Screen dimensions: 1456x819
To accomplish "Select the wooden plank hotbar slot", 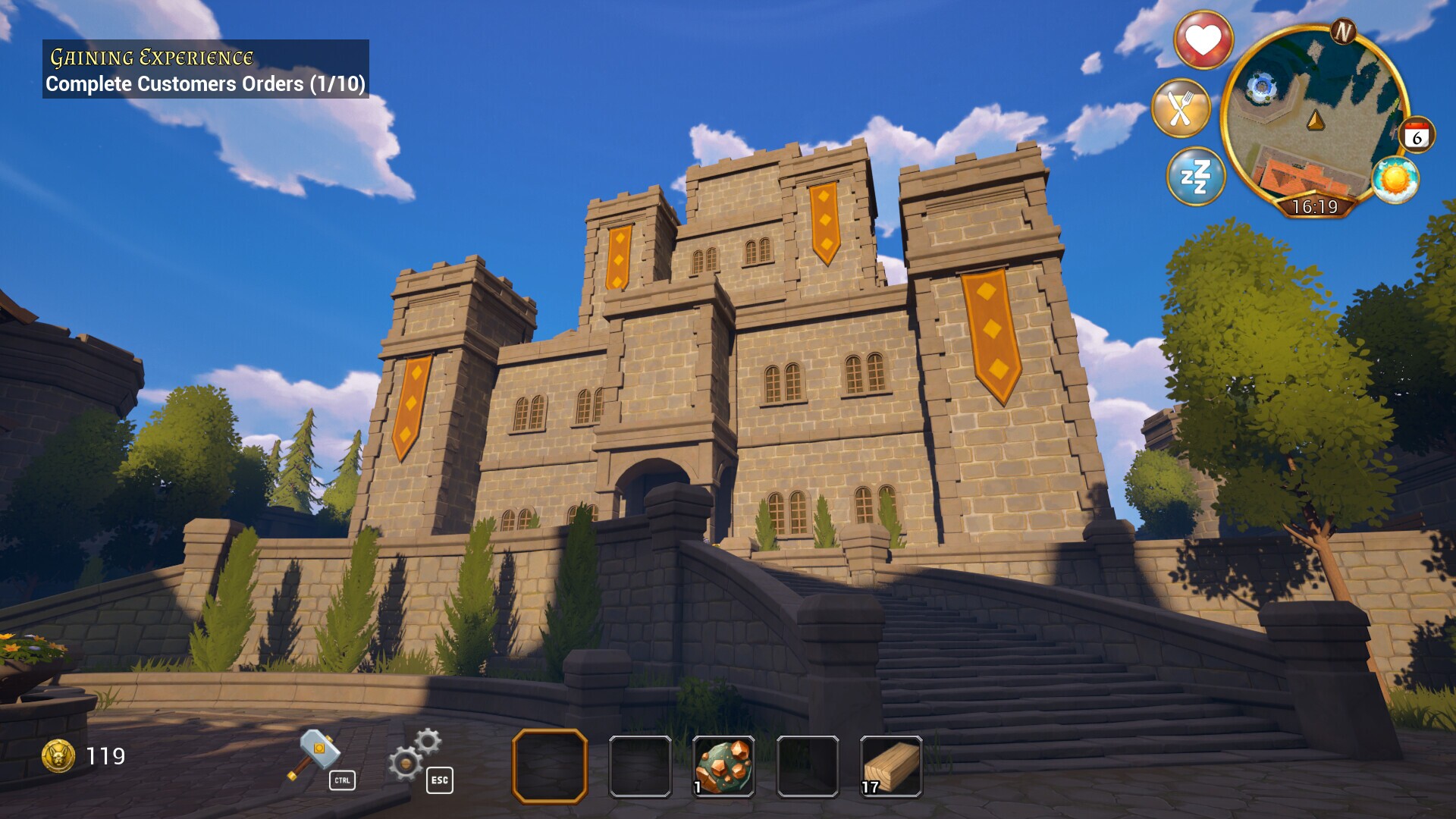I will point(891,766).
